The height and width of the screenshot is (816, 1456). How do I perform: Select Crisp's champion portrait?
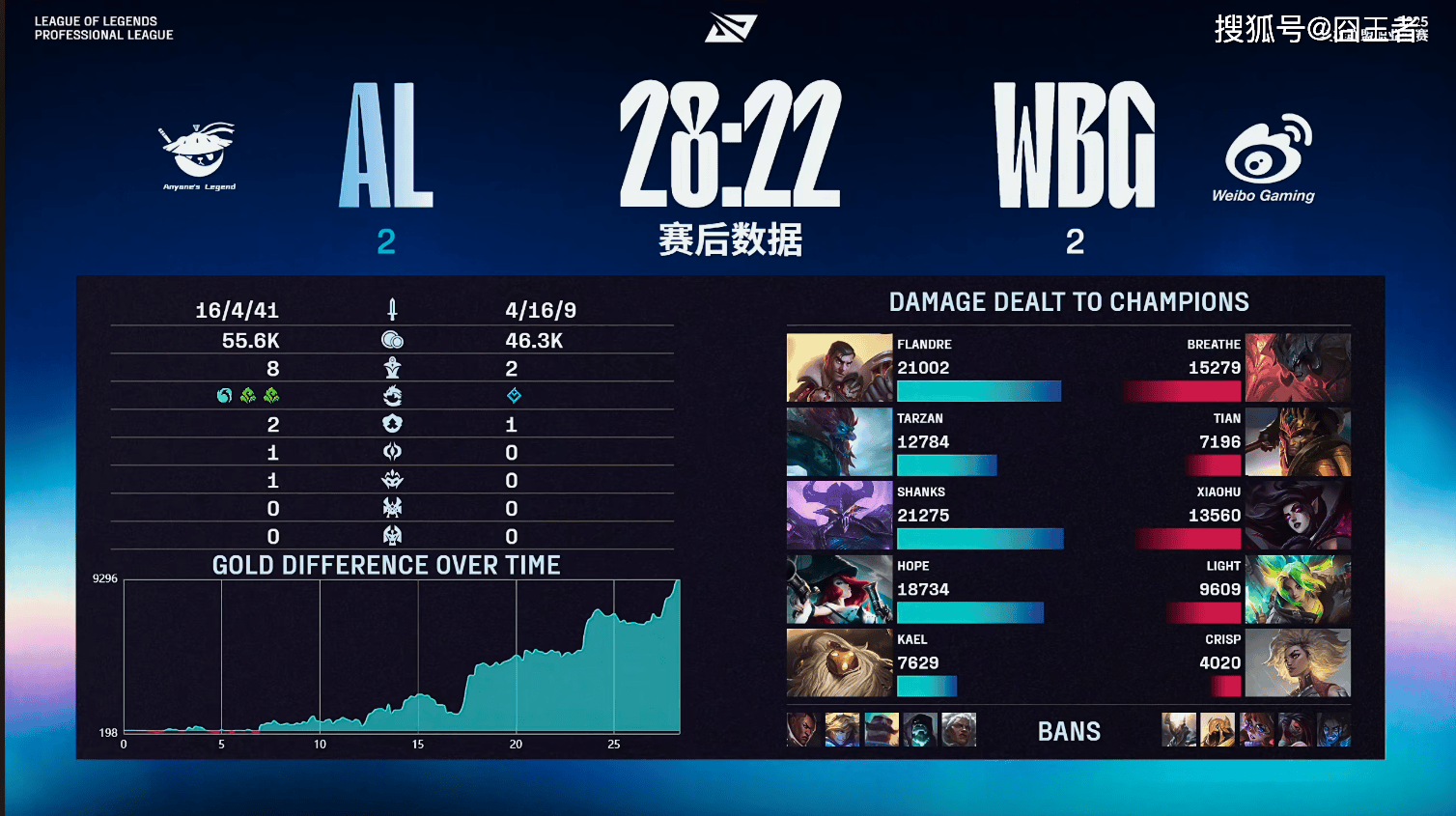click(1298, 663)
